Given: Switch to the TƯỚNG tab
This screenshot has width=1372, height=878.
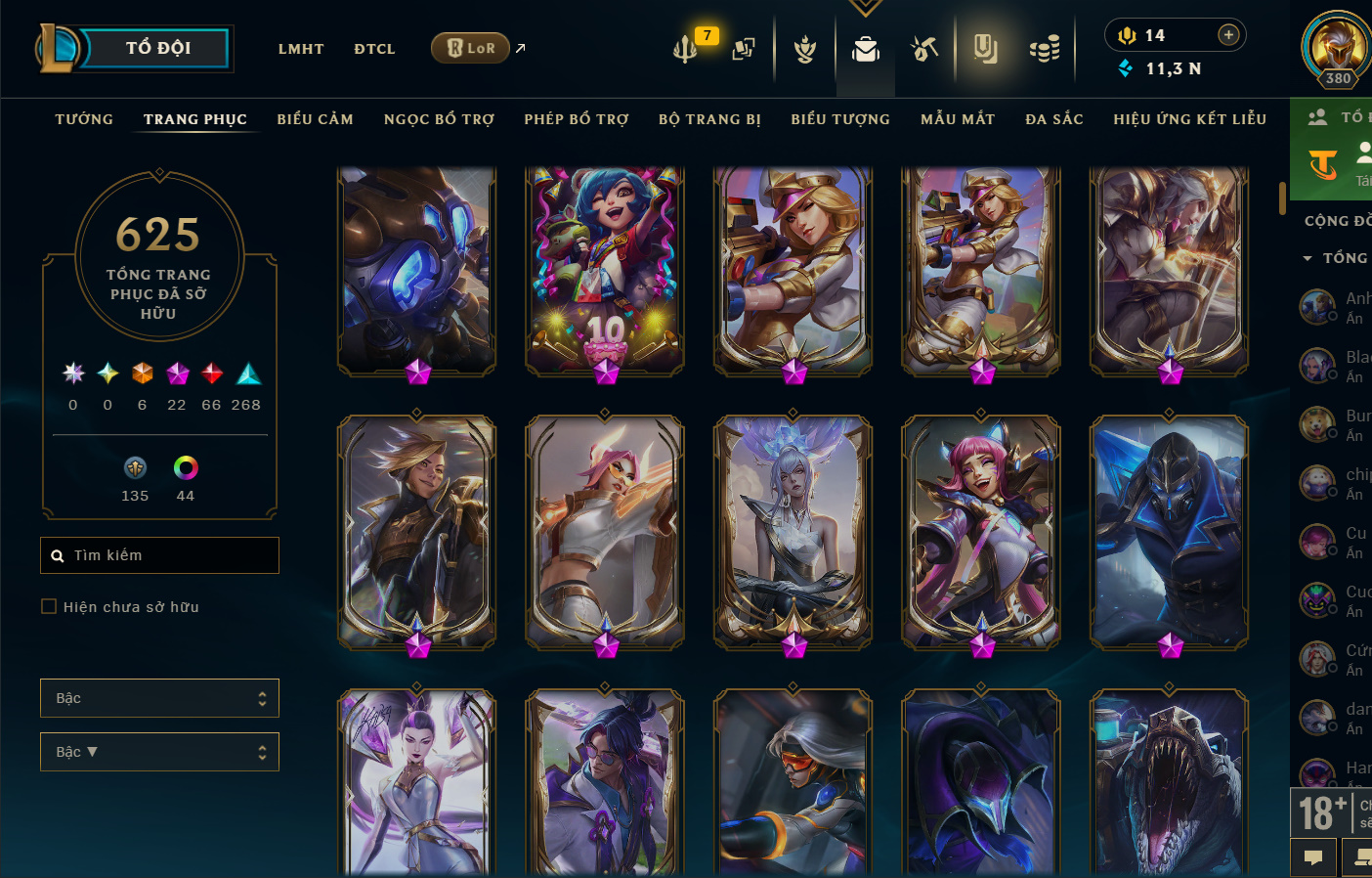Looking at the screenshot, I should [84, 119].
